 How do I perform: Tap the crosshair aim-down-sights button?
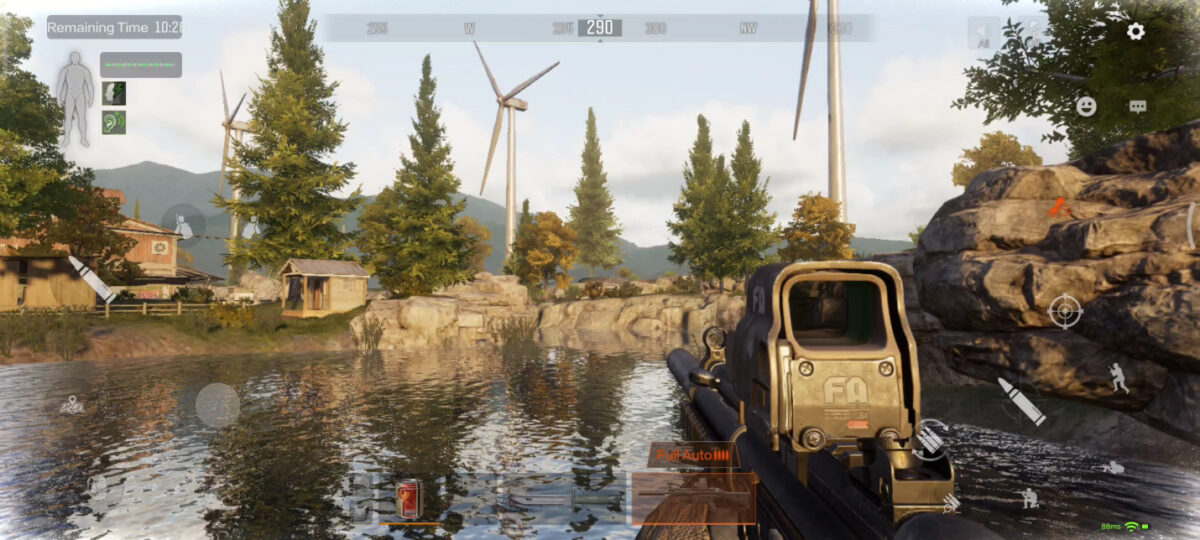pos(1065,311)
